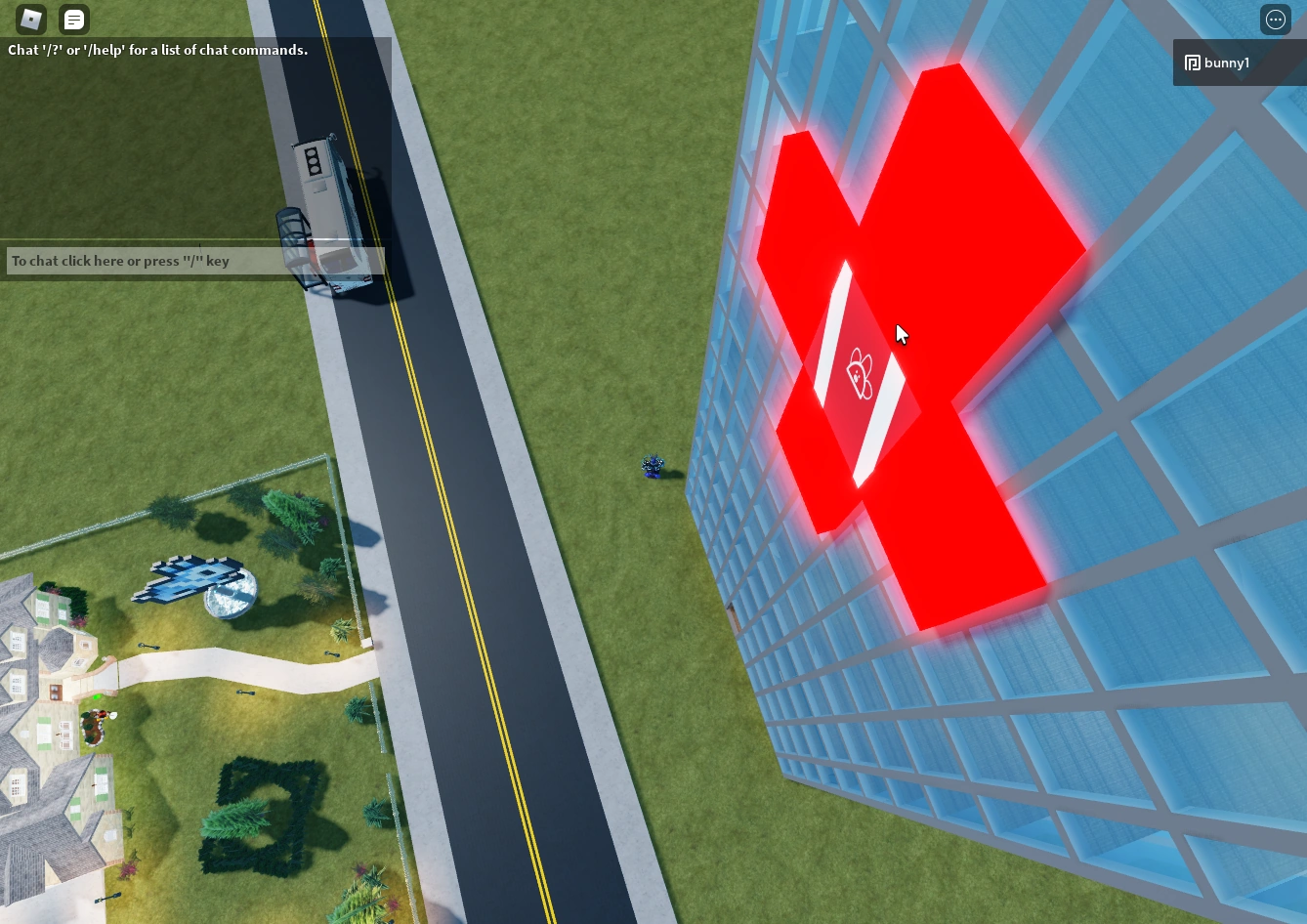Click the player badge logo beside bunny1
The height and width of the screenshot is (924, 1307).
tap(1193, 63)
